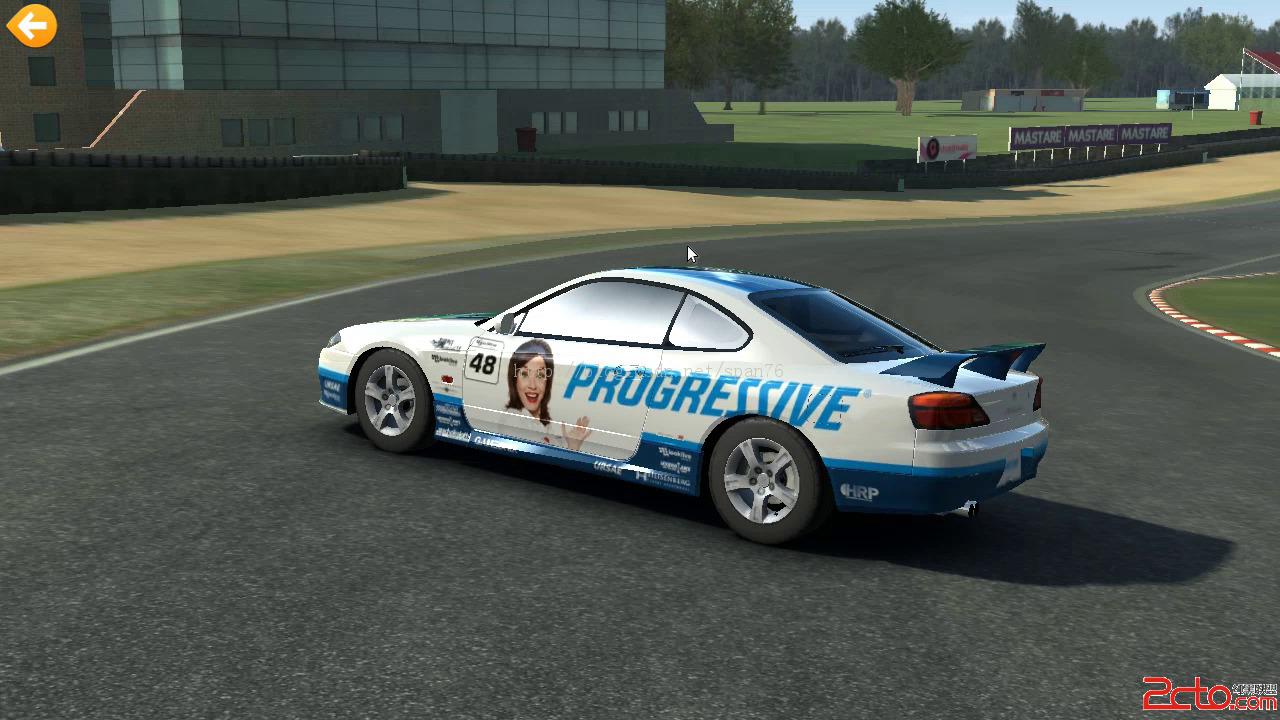1280x720 pixels.
Task: Go back with the orange arrow button
Action: coord(32,25)
